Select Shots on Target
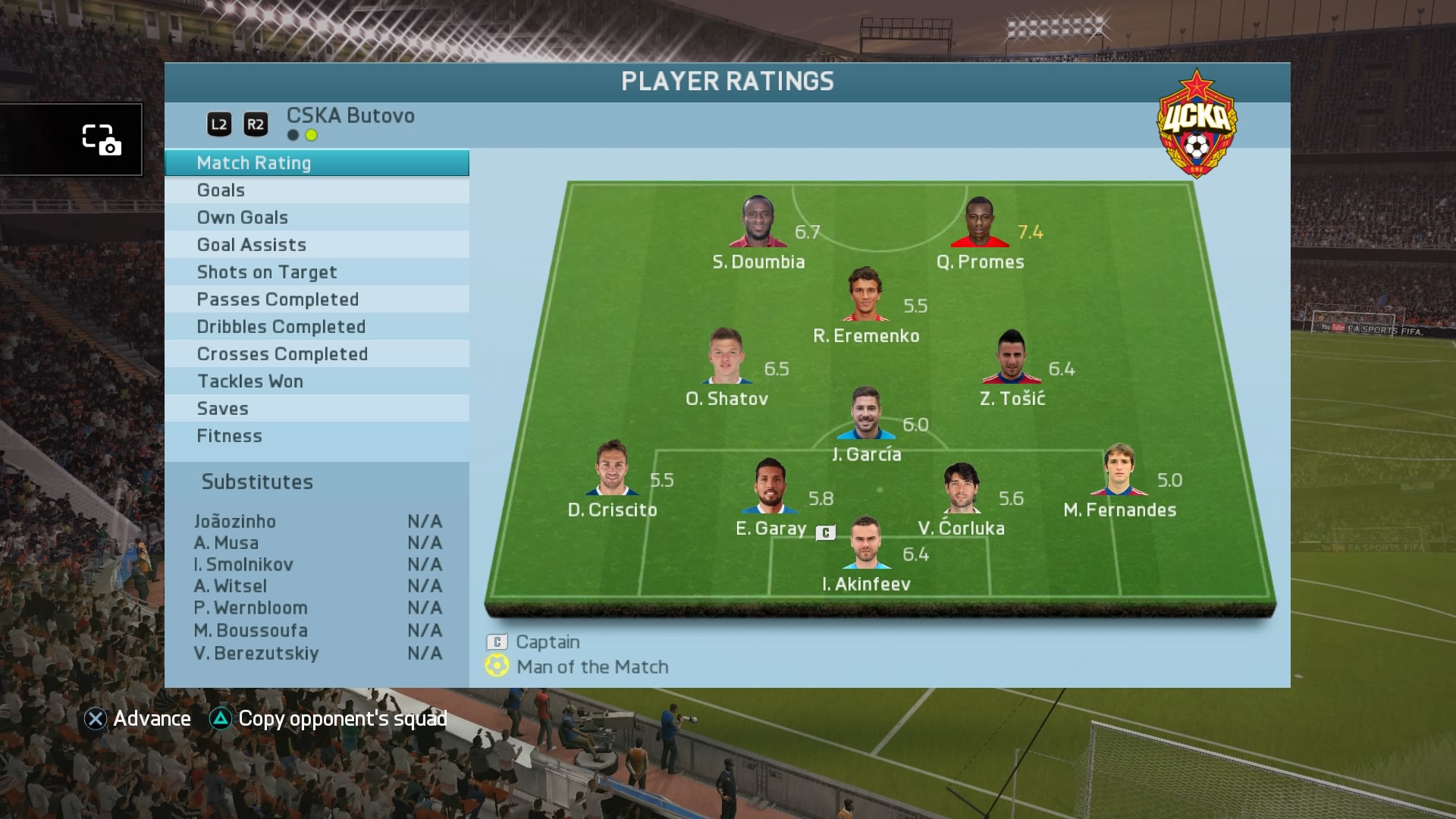 316,272
